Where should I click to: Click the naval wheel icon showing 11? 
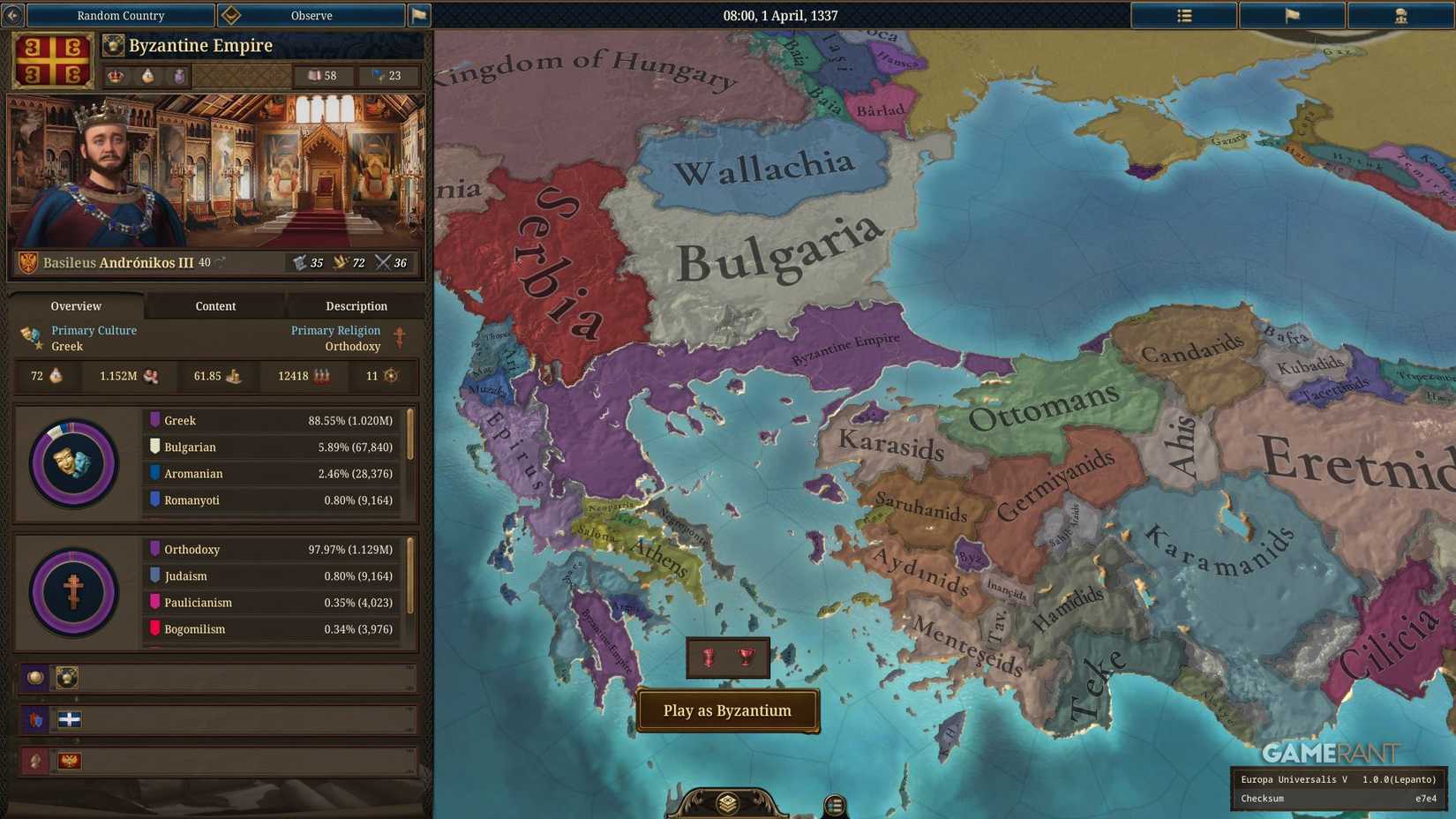point(391,376)
